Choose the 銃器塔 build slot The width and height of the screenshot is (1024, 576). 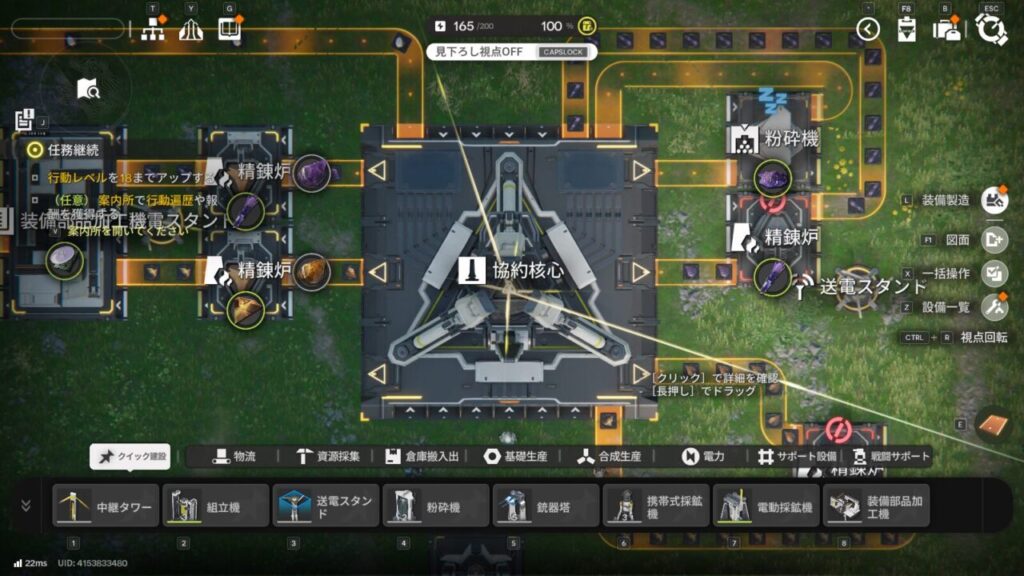(545, 506)
